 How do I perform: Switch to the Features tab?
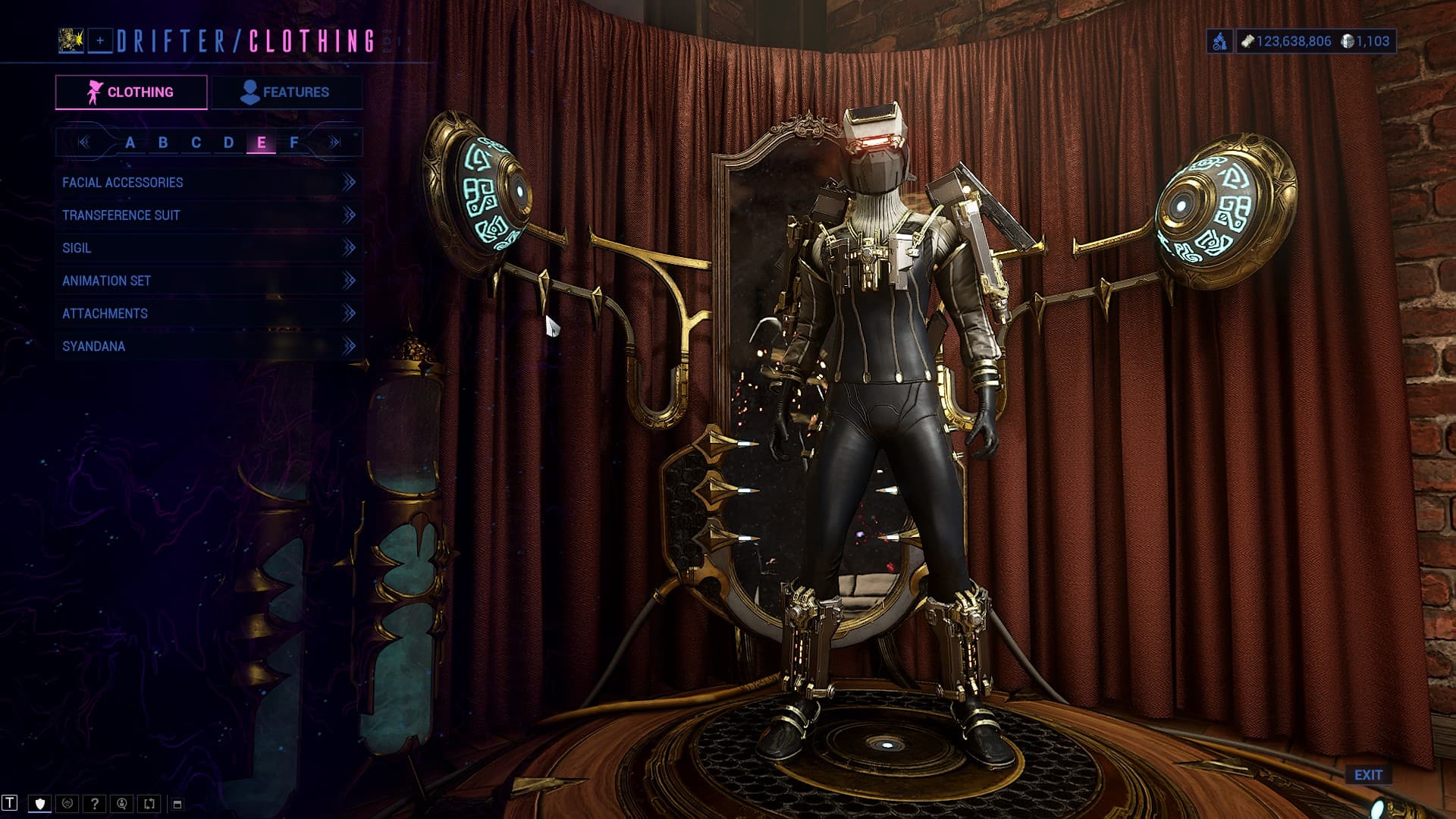(286, 92)
